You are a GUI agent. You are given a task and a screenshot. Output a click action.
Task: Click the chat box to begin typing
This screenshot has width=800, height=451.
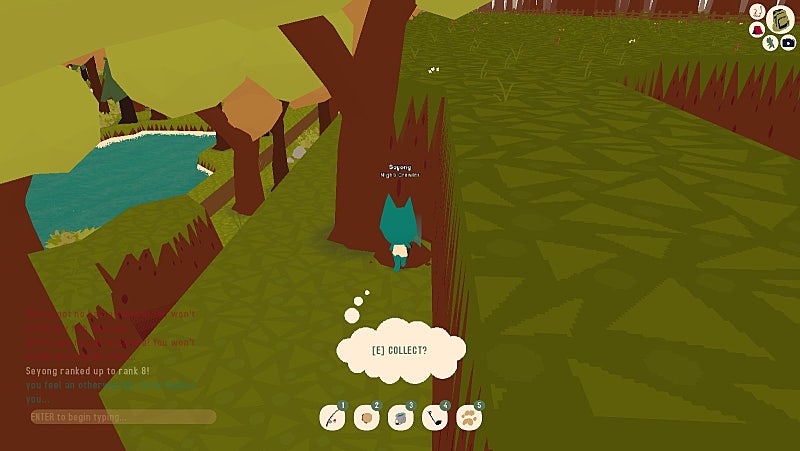click(x=122, y=416)
